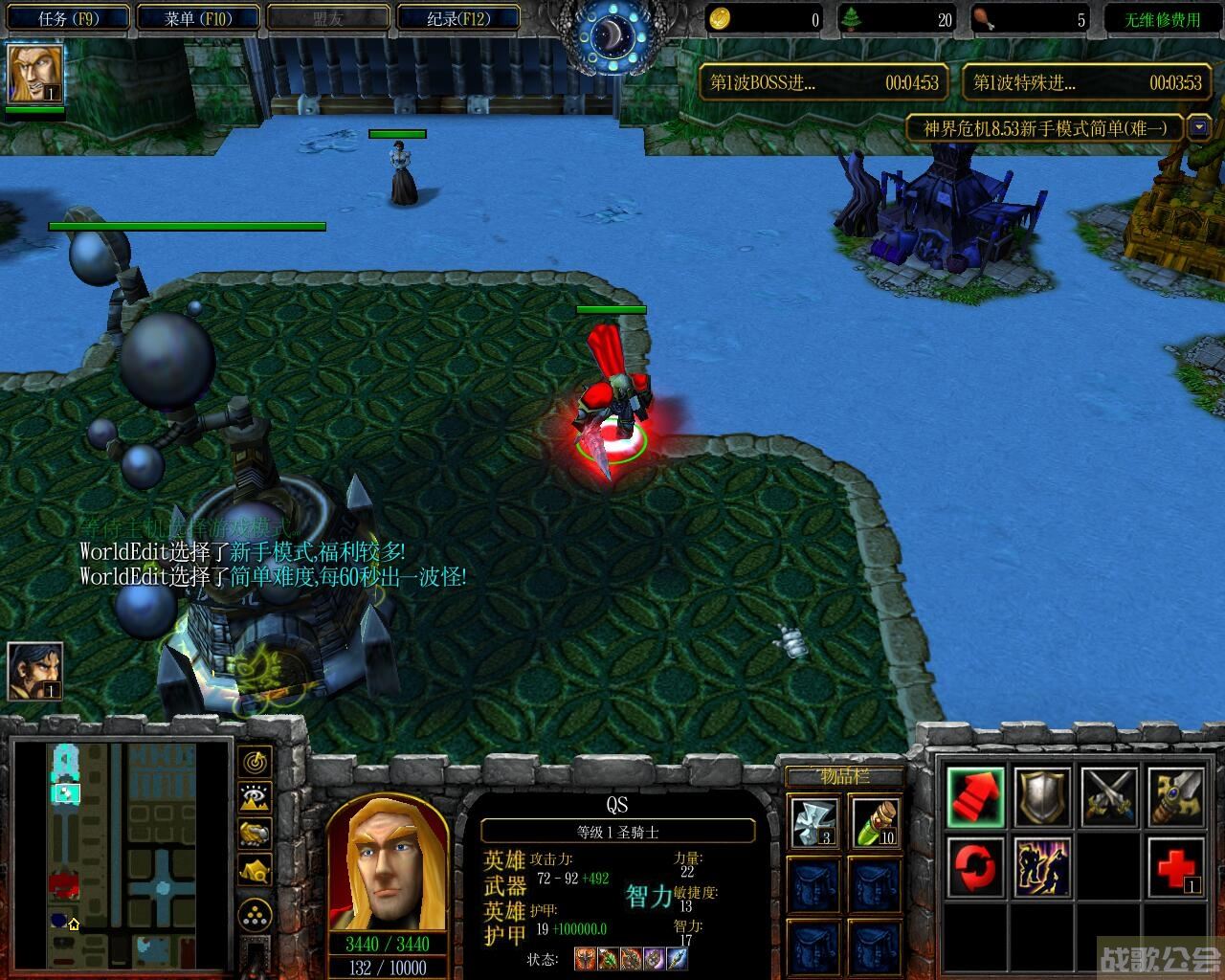The image size is (1225, 980).
Task: Open the 菜单 (F10) game menu
Action: pyautogui.click(x=198, y=18)
